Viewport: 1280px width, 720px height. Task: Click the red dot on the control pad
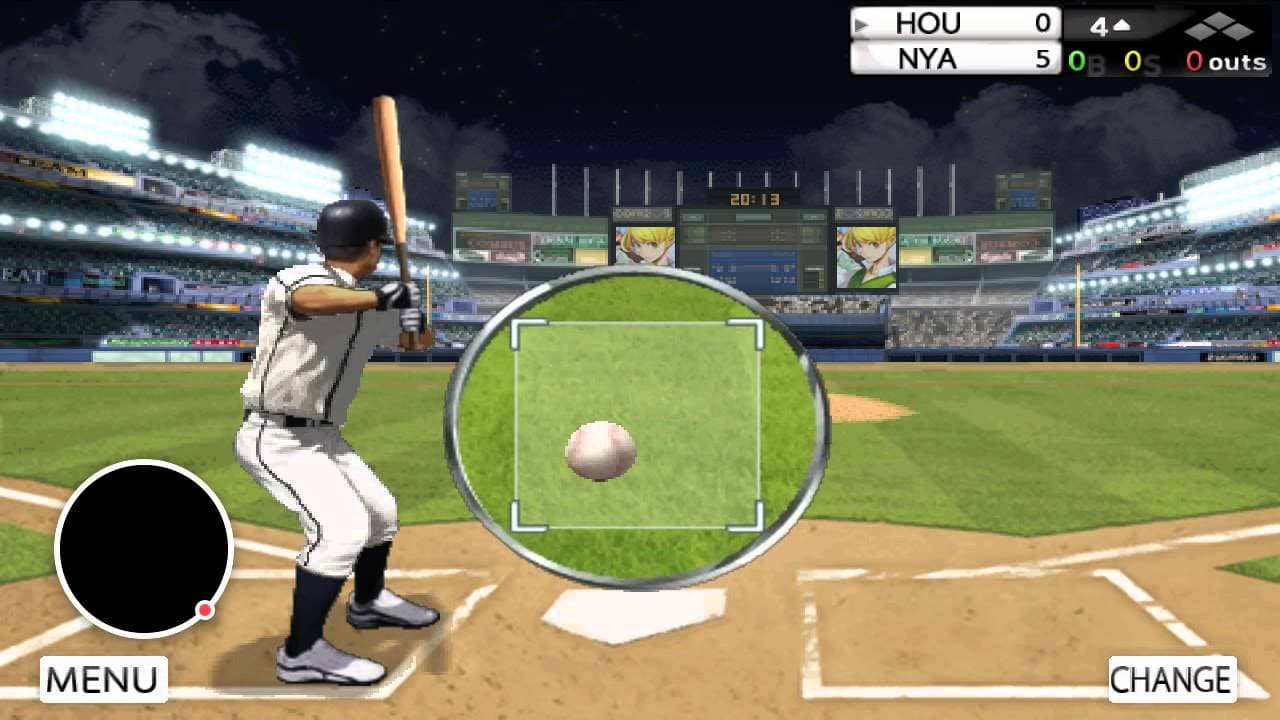tap(203, 608)
